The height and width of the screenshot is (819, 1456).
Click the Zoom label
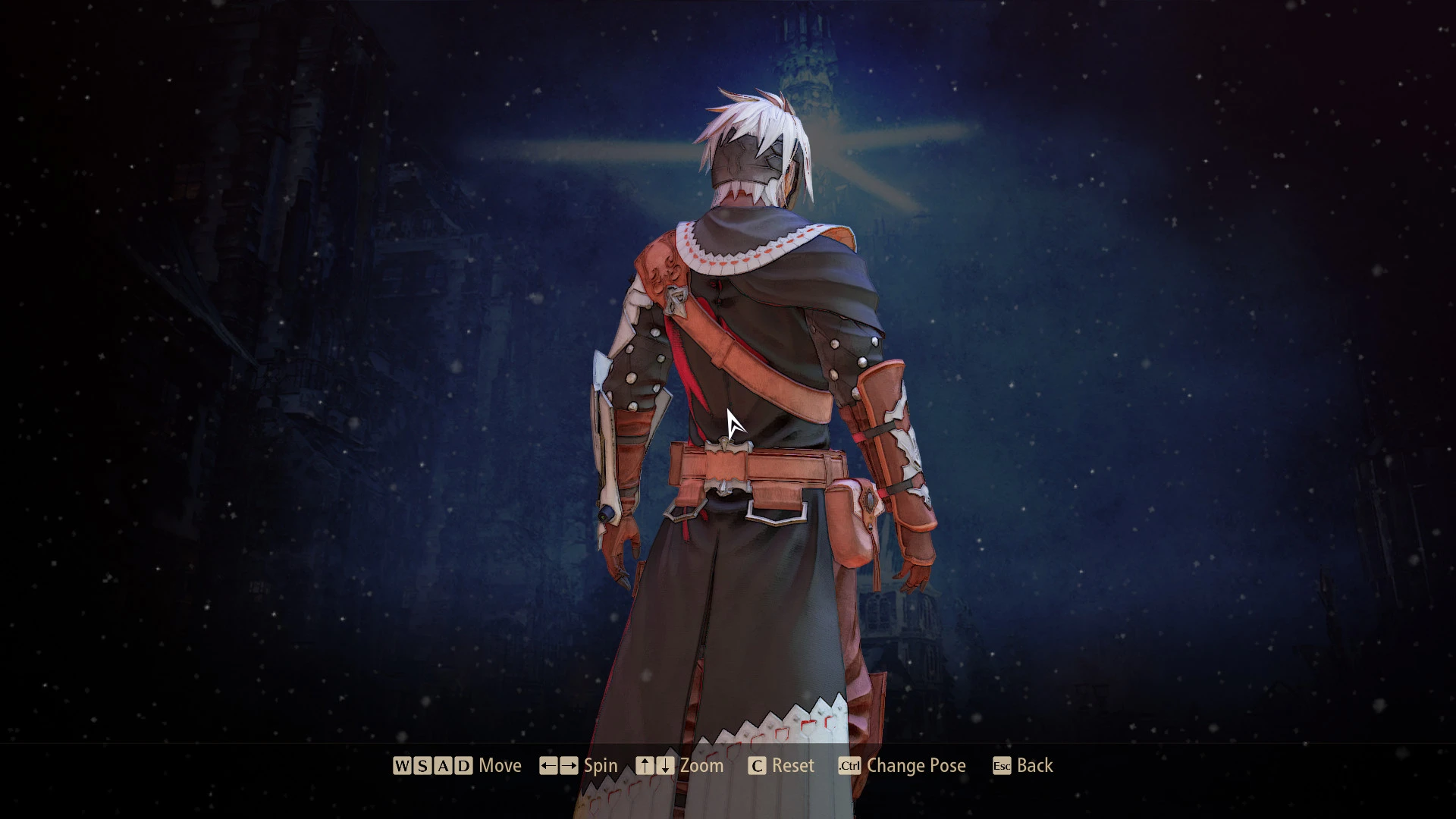(x=701, y=765)
